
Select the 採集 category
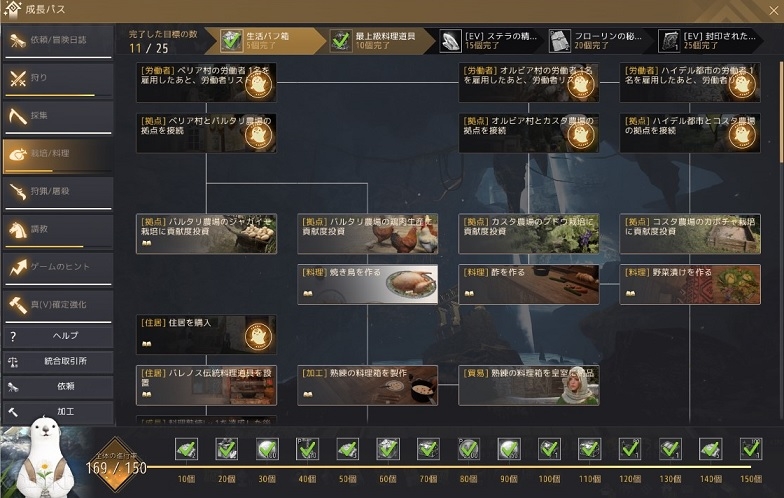[56, 116]
